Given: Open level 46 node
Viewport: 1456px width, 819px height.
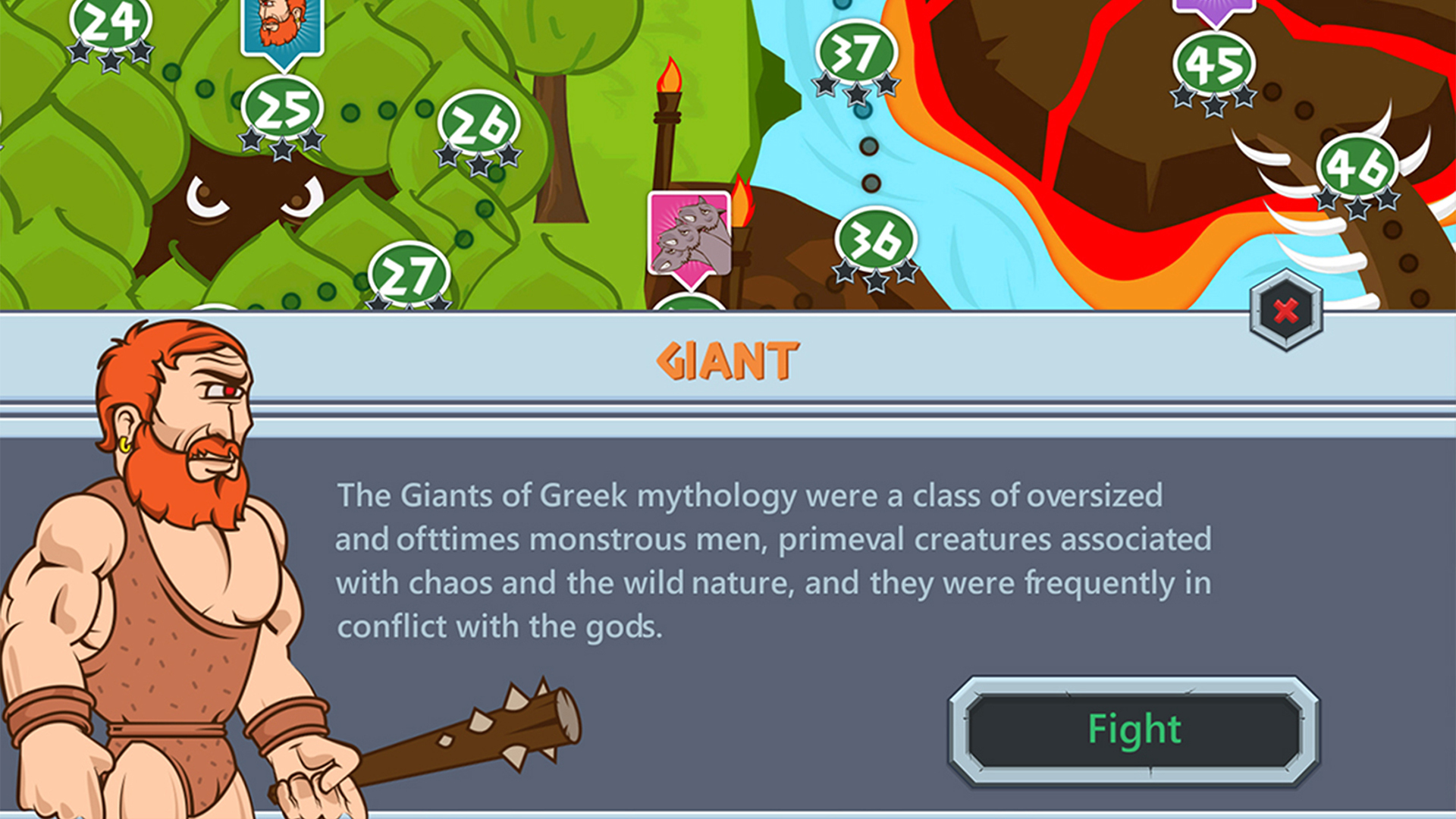Looking at the screenshot, I should (1357, 165).
